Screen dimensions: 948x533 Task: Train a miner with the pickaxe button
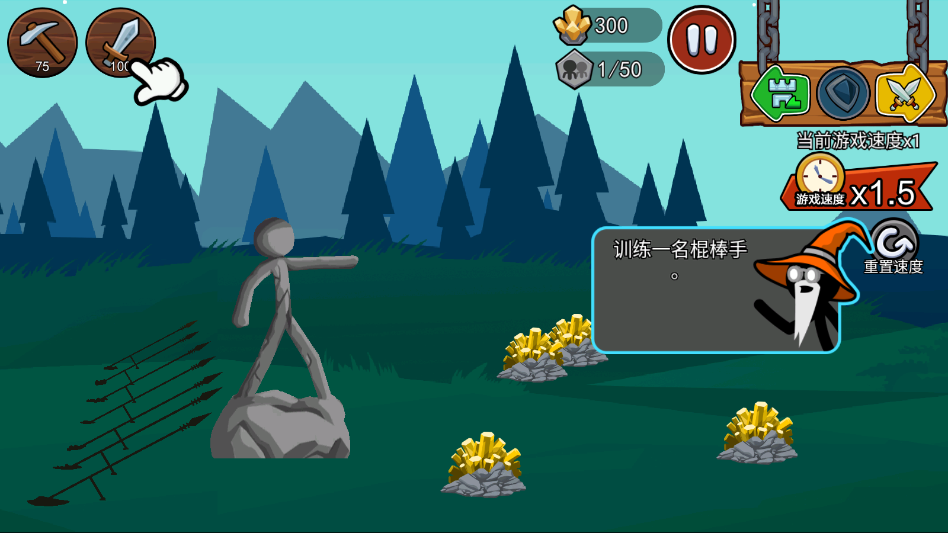(x=42, y=42)
